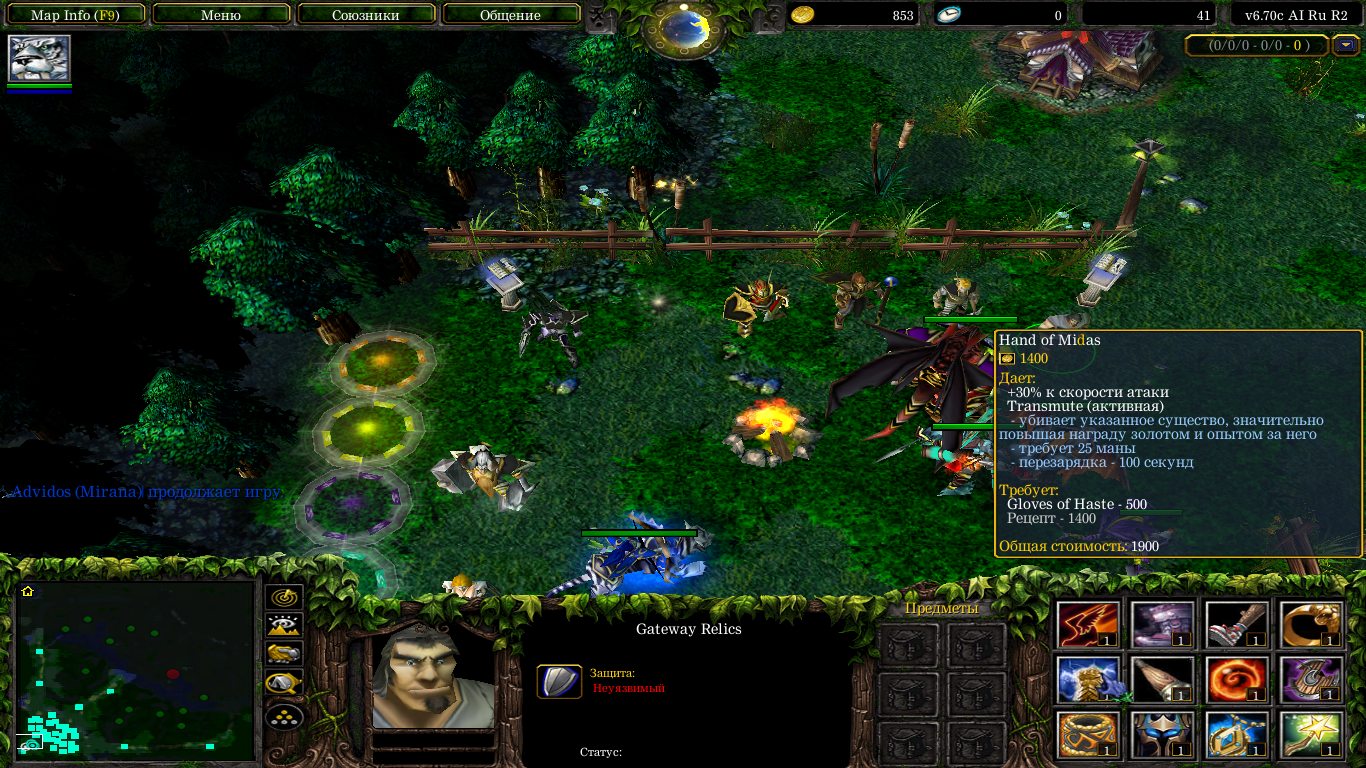Select the purple wooden shield item
Screen dimensions: 1366x768
pos(1311,680)
